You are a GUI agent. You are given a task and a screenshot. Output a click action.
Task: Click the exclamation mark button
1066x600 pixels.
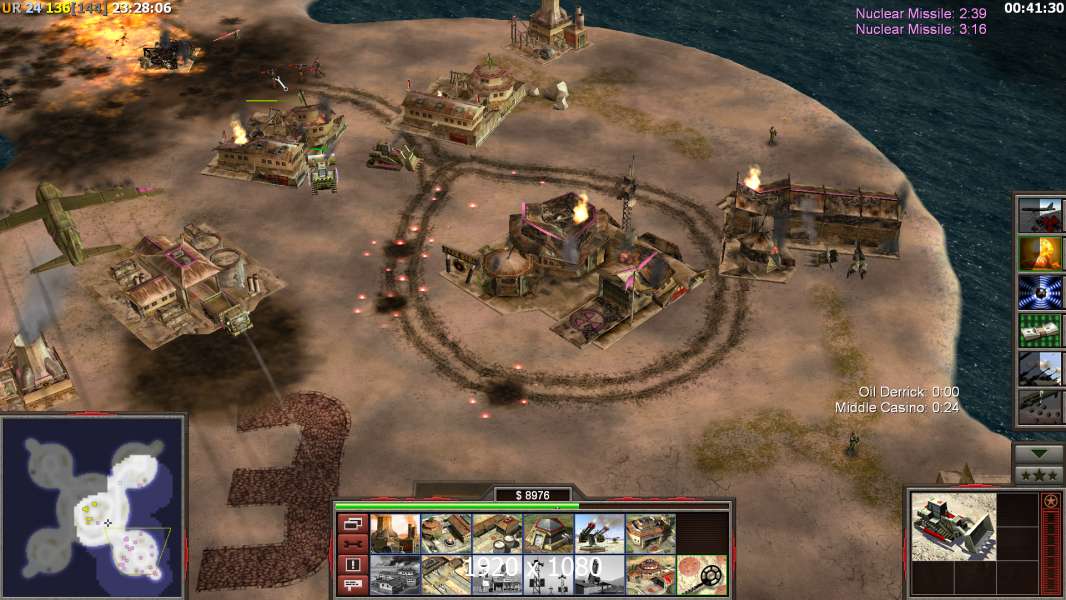point(351,565)
